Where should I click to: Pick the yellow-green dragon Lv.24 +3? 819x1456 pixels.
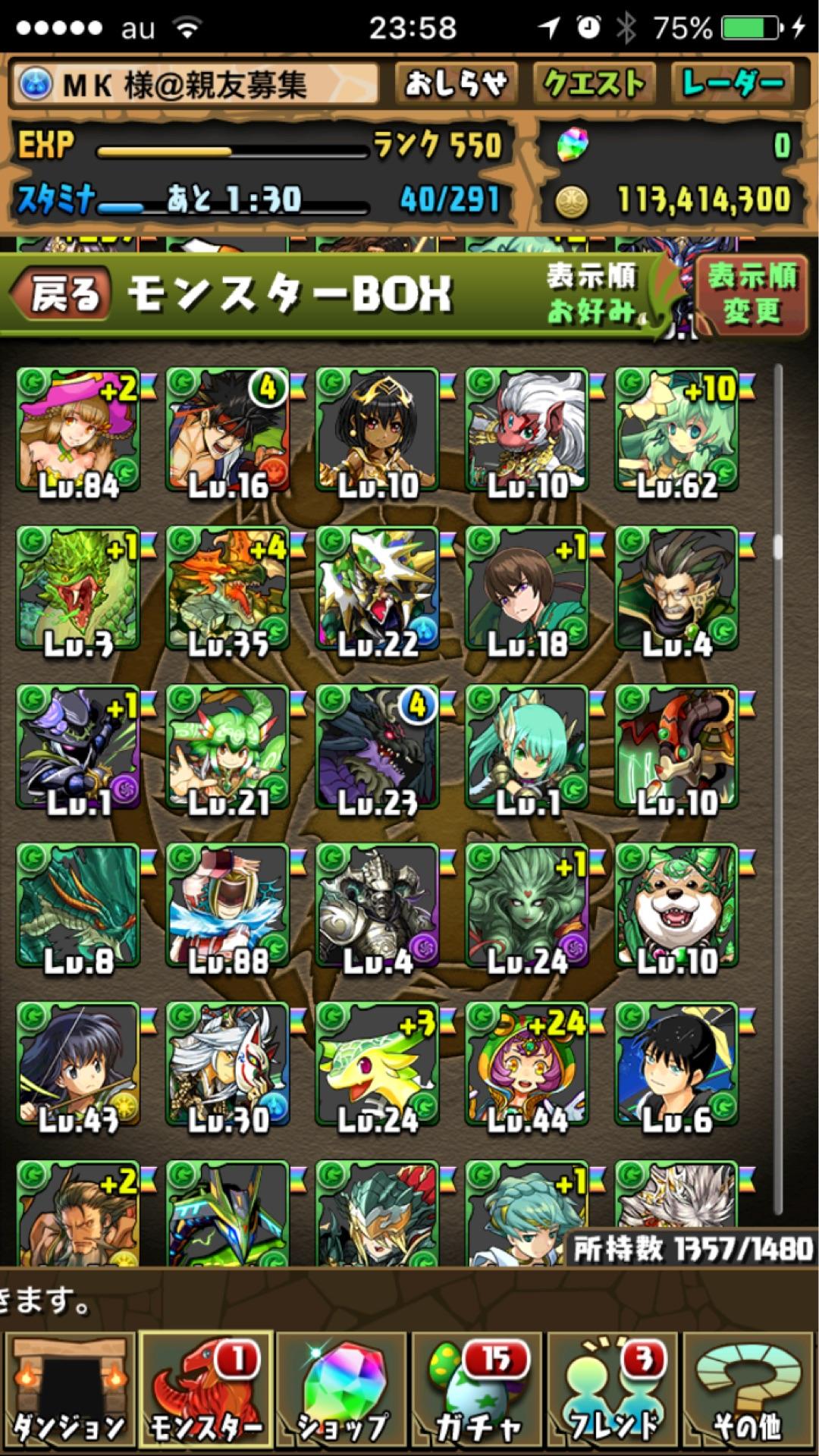coord(377,1065)
